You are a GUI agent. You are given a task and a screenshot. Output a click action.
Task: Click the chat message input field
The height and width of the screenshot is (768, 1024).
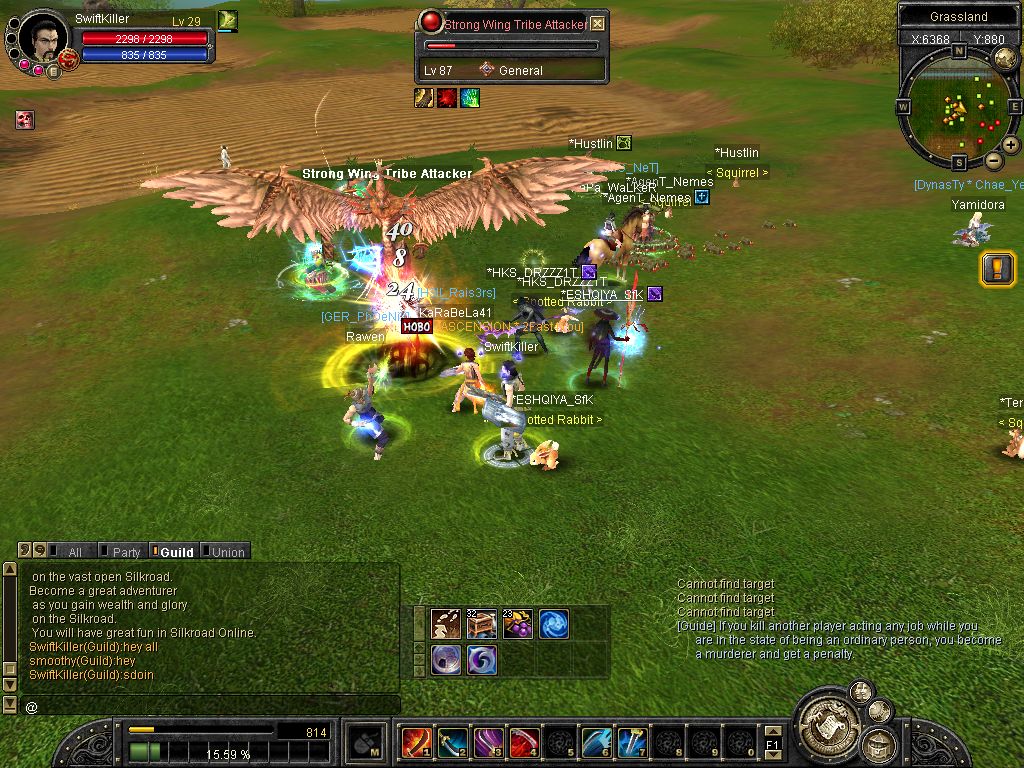pyautogui.click(x=210, y=706)
